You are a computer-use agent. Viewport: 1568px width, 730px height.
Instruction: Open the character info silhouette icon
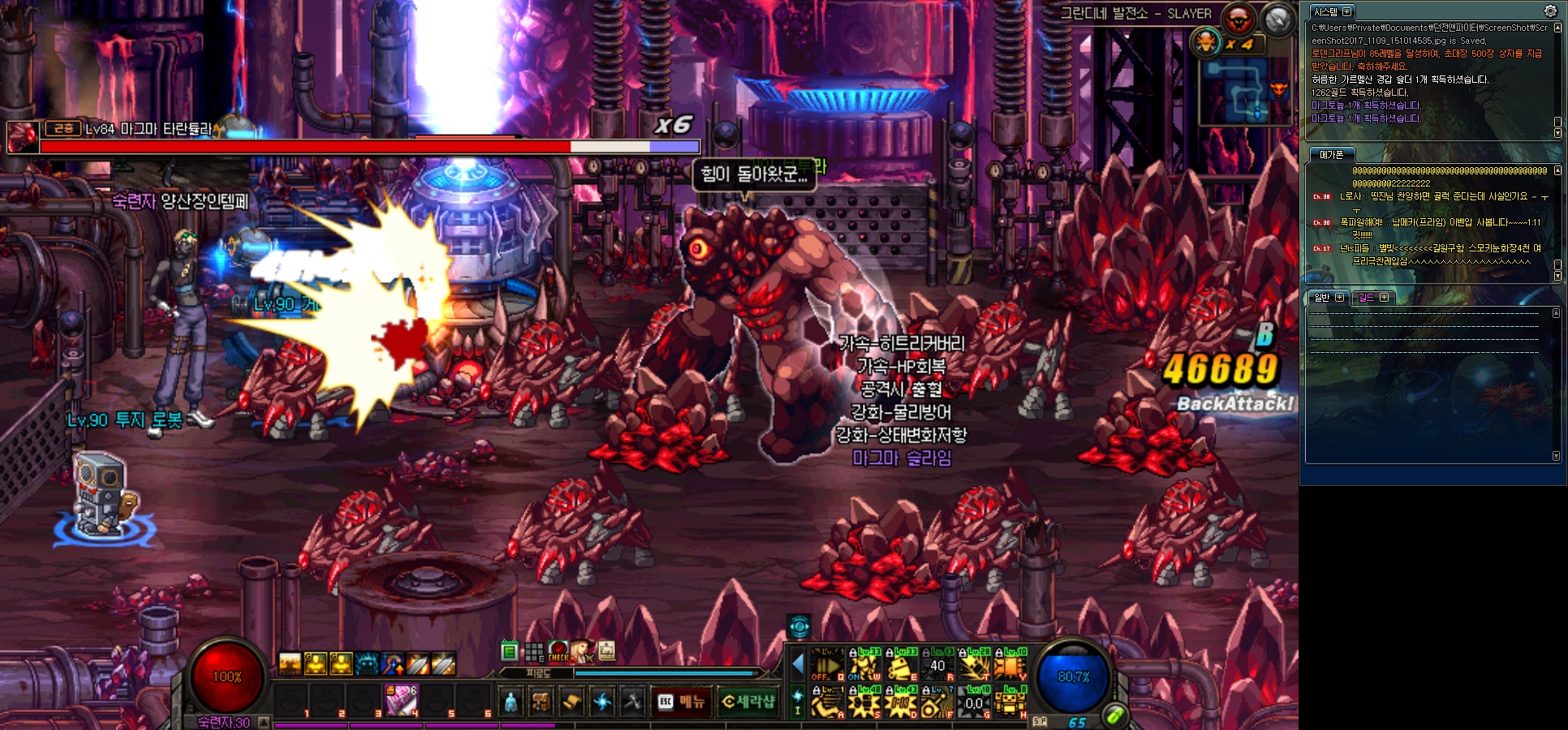click(x=510, y=702)
